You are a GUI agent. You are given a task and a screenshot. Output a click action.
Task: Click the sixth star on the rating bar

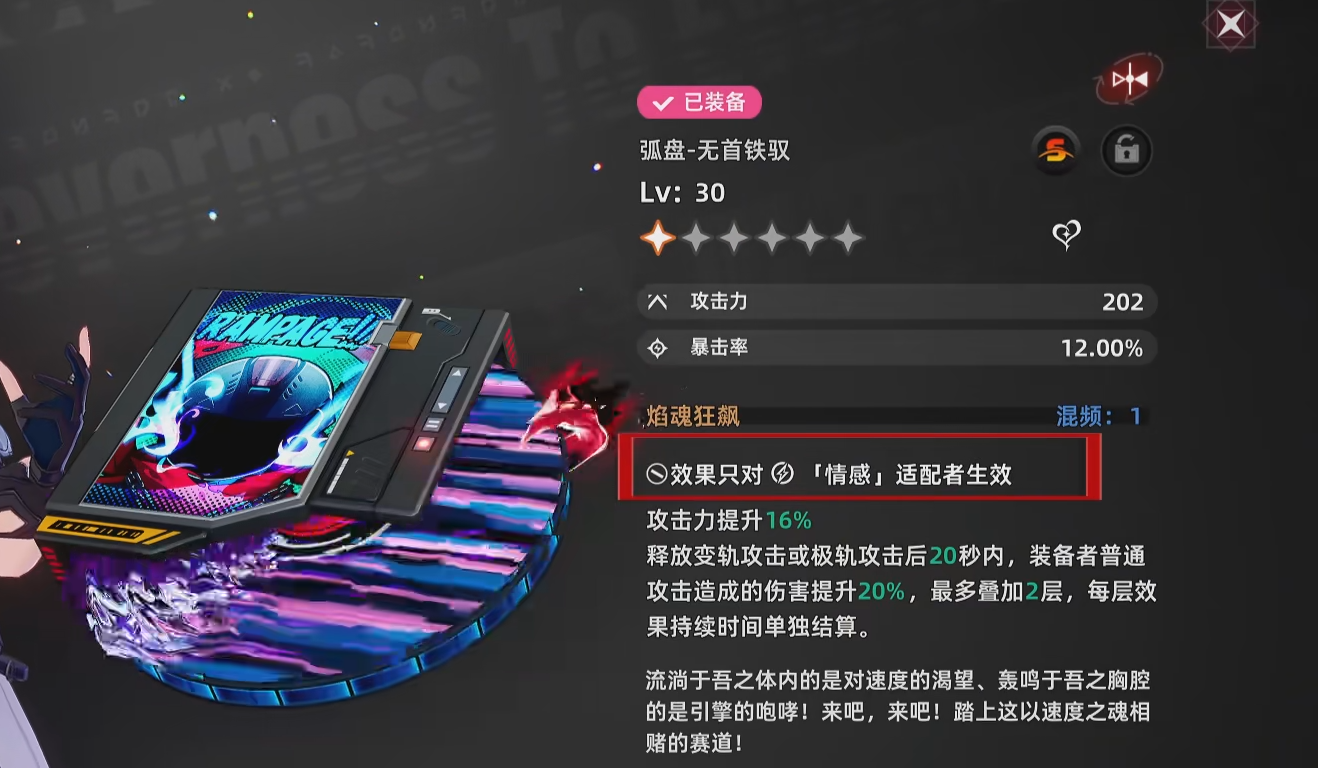pyautogui.click(x=848, y=237)
